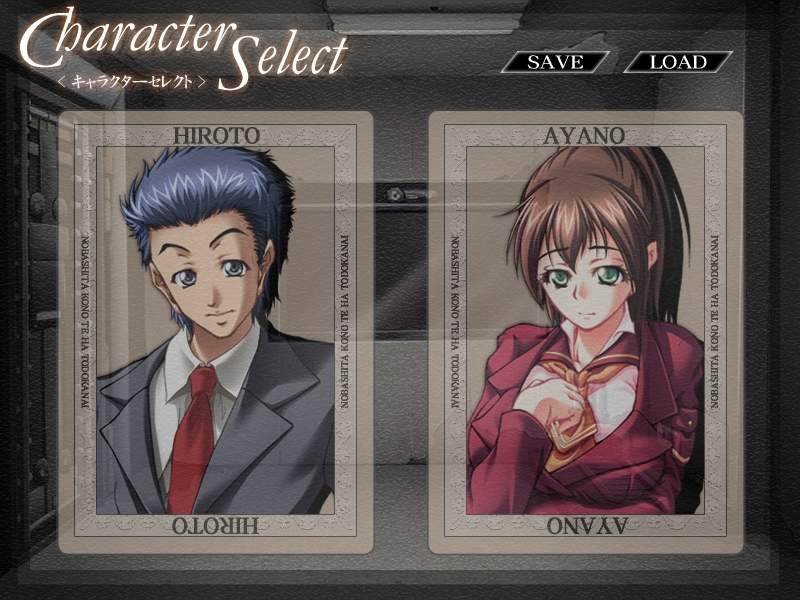Select the Hiroto character card
This screenshot has width=800, height=600.
pyautogui.click(x=216, y=331)
